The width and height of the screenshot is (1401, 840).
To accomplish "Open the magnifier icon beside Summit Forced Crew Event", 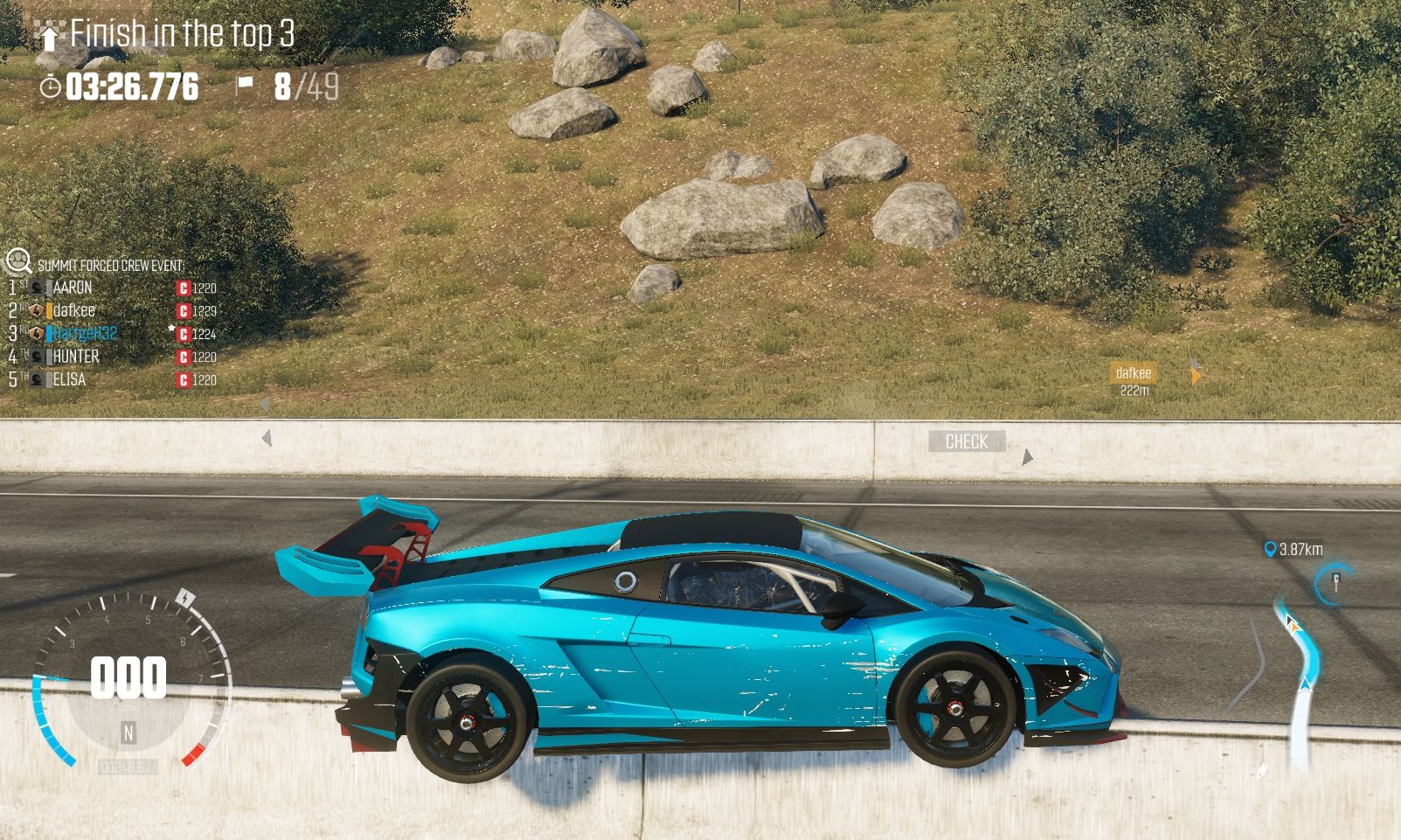I will (x=18, y=260).
